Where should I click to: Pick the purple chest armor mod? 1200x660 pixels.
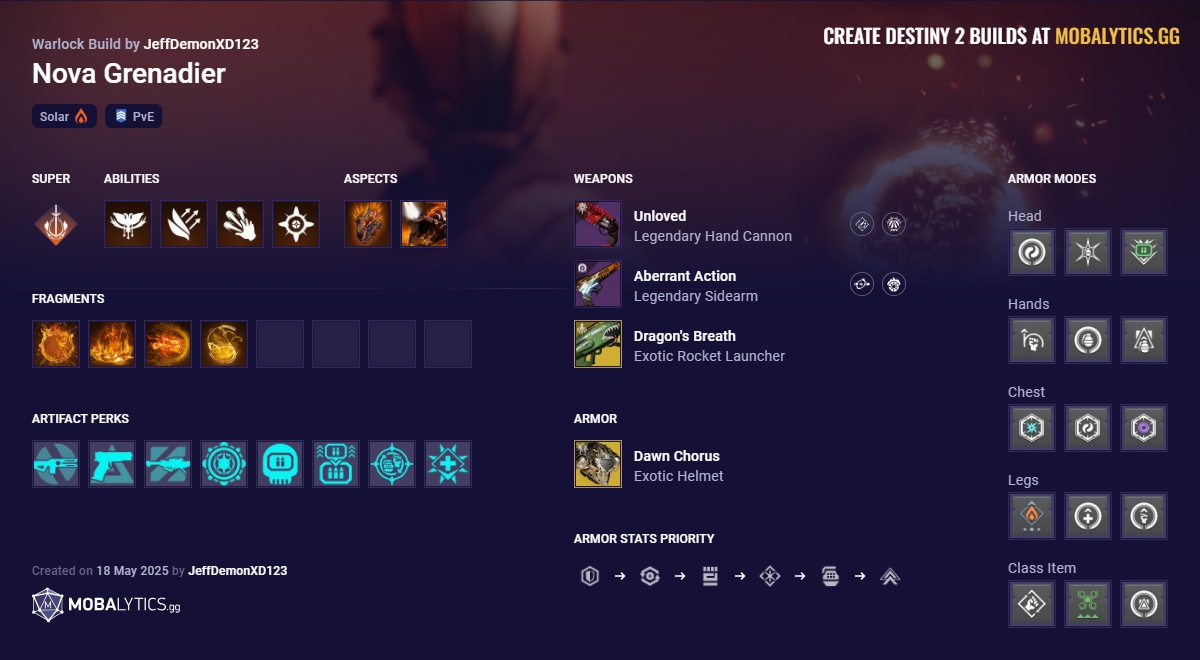[1144, 428]
